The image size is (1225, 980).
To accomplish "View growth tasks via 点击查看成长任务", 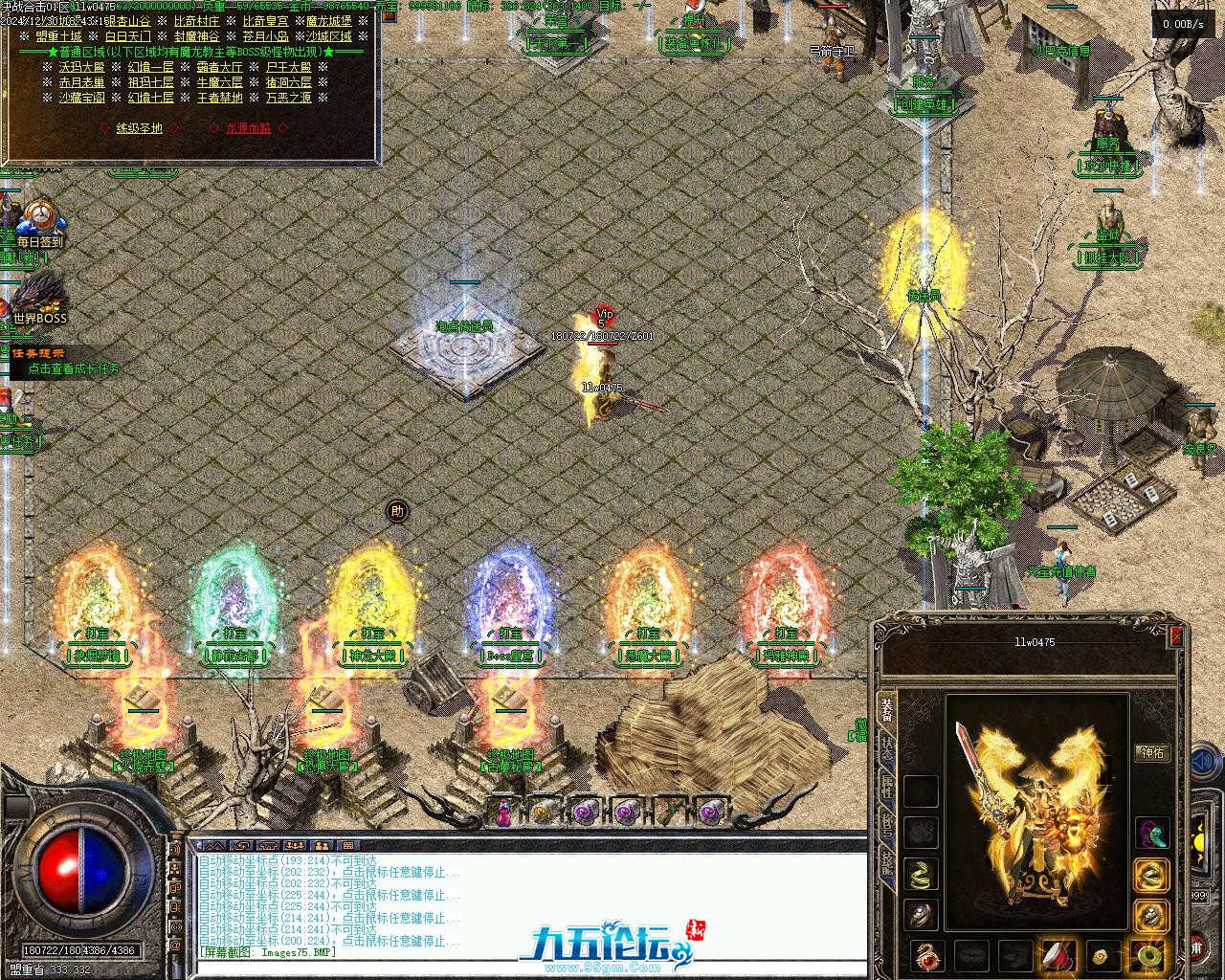I will click(x=75, y=368).
